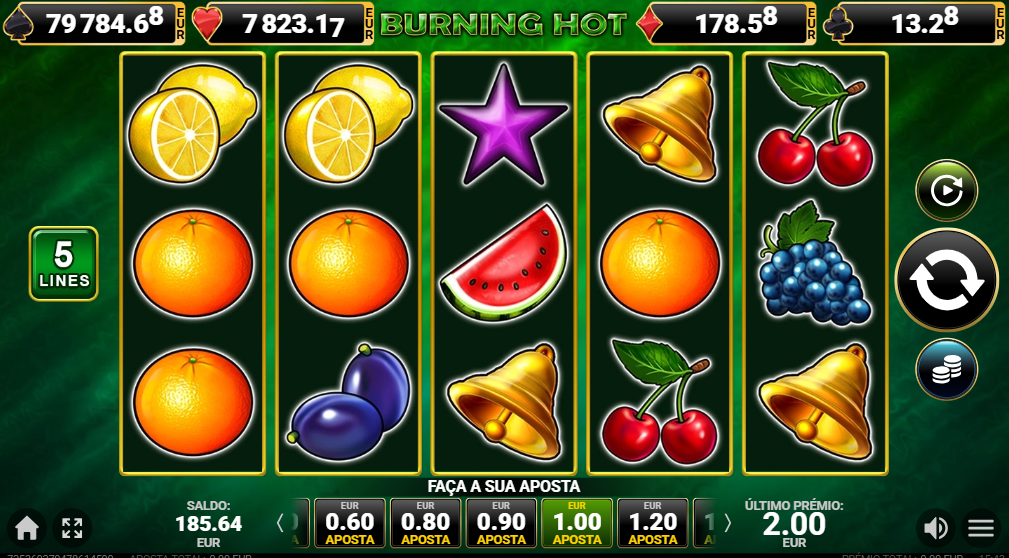This screenshot has width=1009, height=558.
Task: Activate the autoplay button above spin
Action: click(946, 190)
